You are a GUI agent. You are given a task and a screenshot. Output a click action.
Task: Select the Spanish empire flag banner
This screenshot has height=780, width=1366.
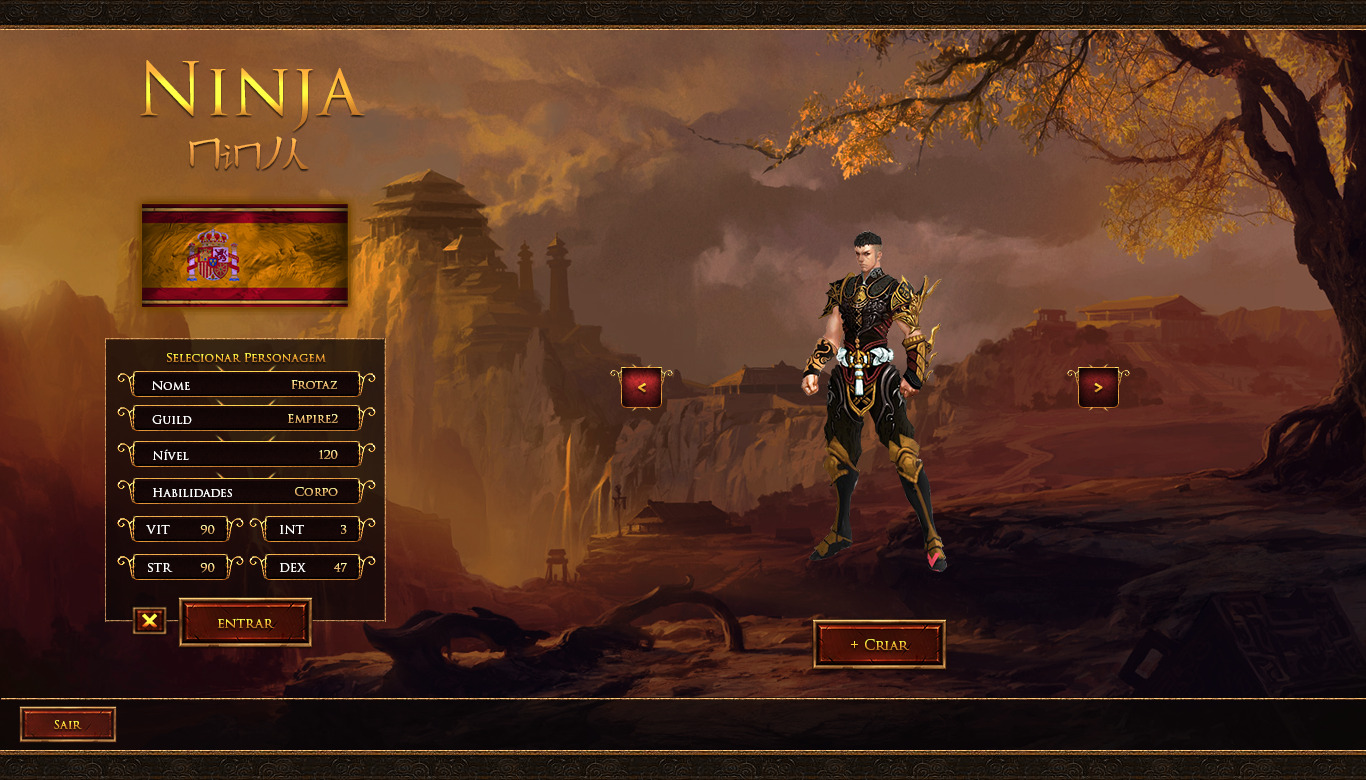pyautogui.click(x=245, y=255)
